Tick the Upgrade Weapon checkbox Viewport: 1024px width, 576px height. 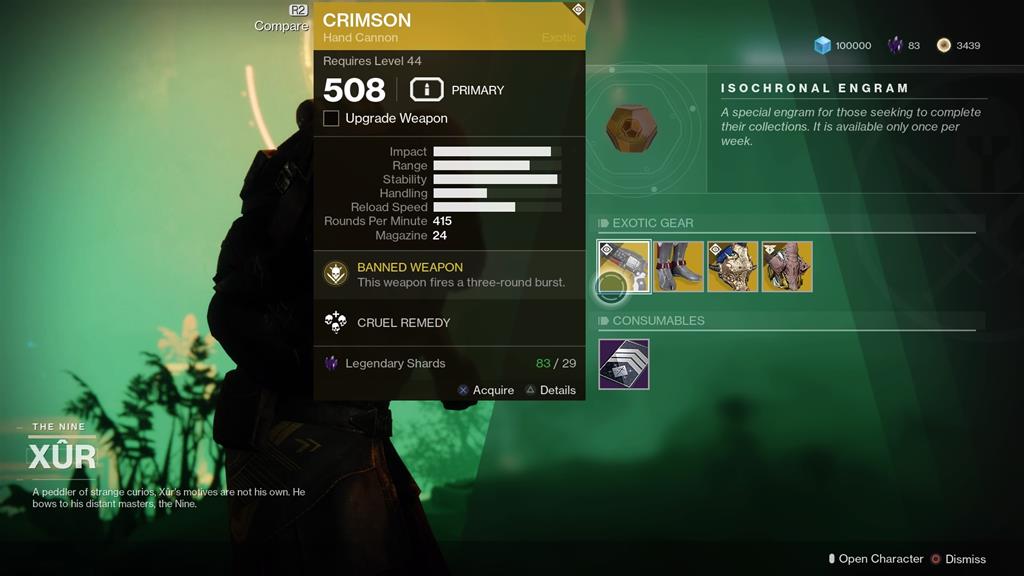point(331,119)
